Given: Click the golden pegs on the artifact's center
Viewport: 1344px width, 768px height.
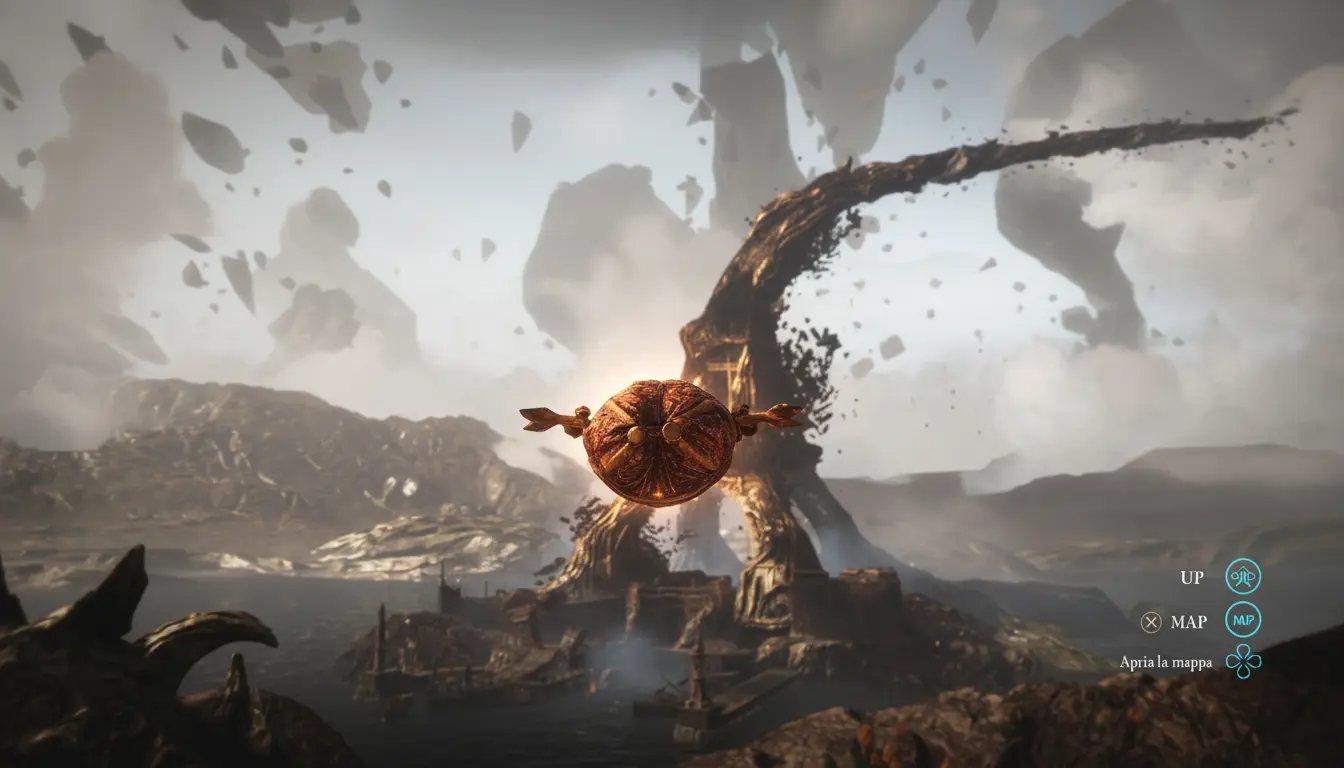Looking at the screenshot, I should click(x=655, y=432).
